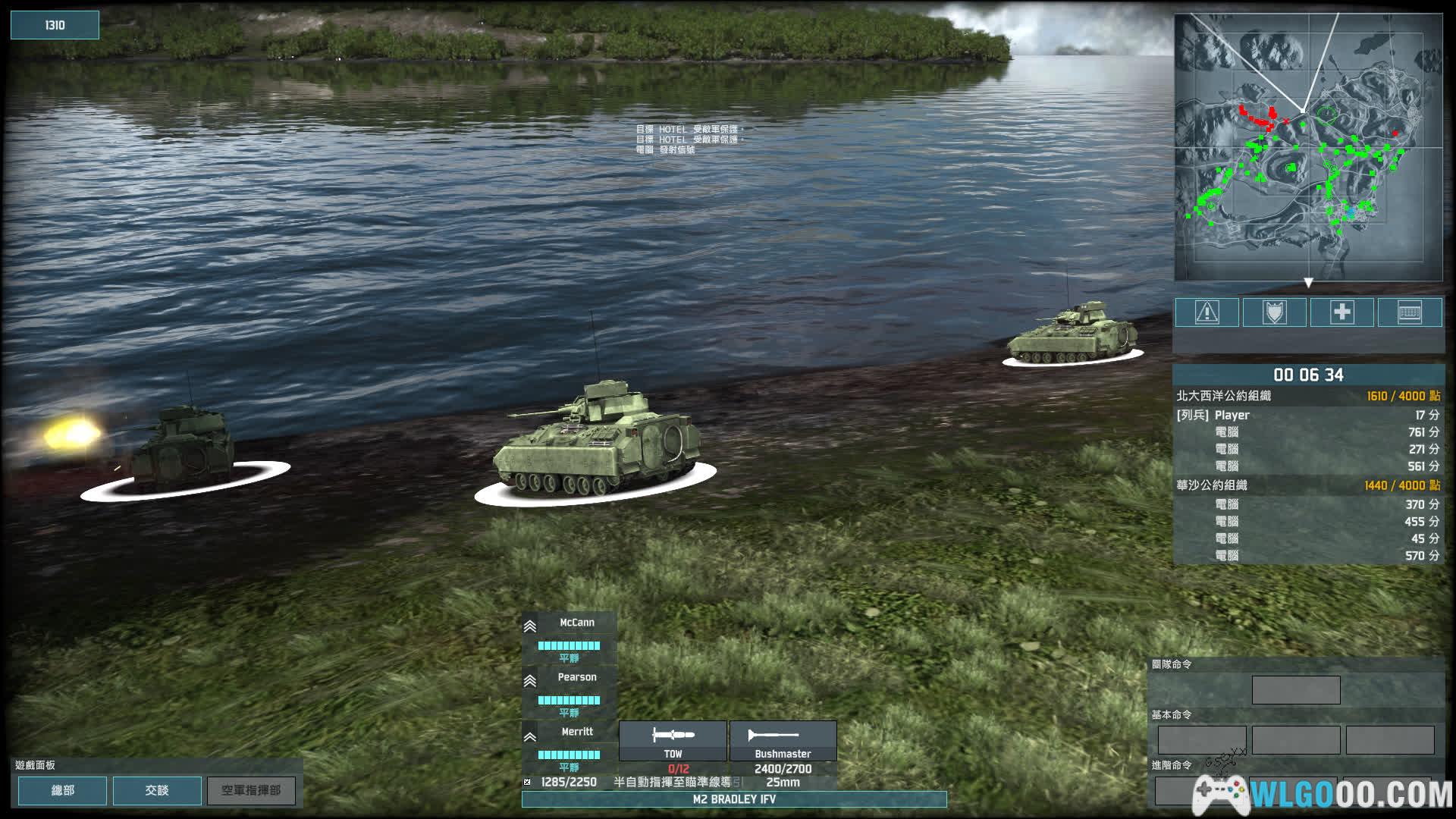Select the TOW missile weapon slot

673,741
